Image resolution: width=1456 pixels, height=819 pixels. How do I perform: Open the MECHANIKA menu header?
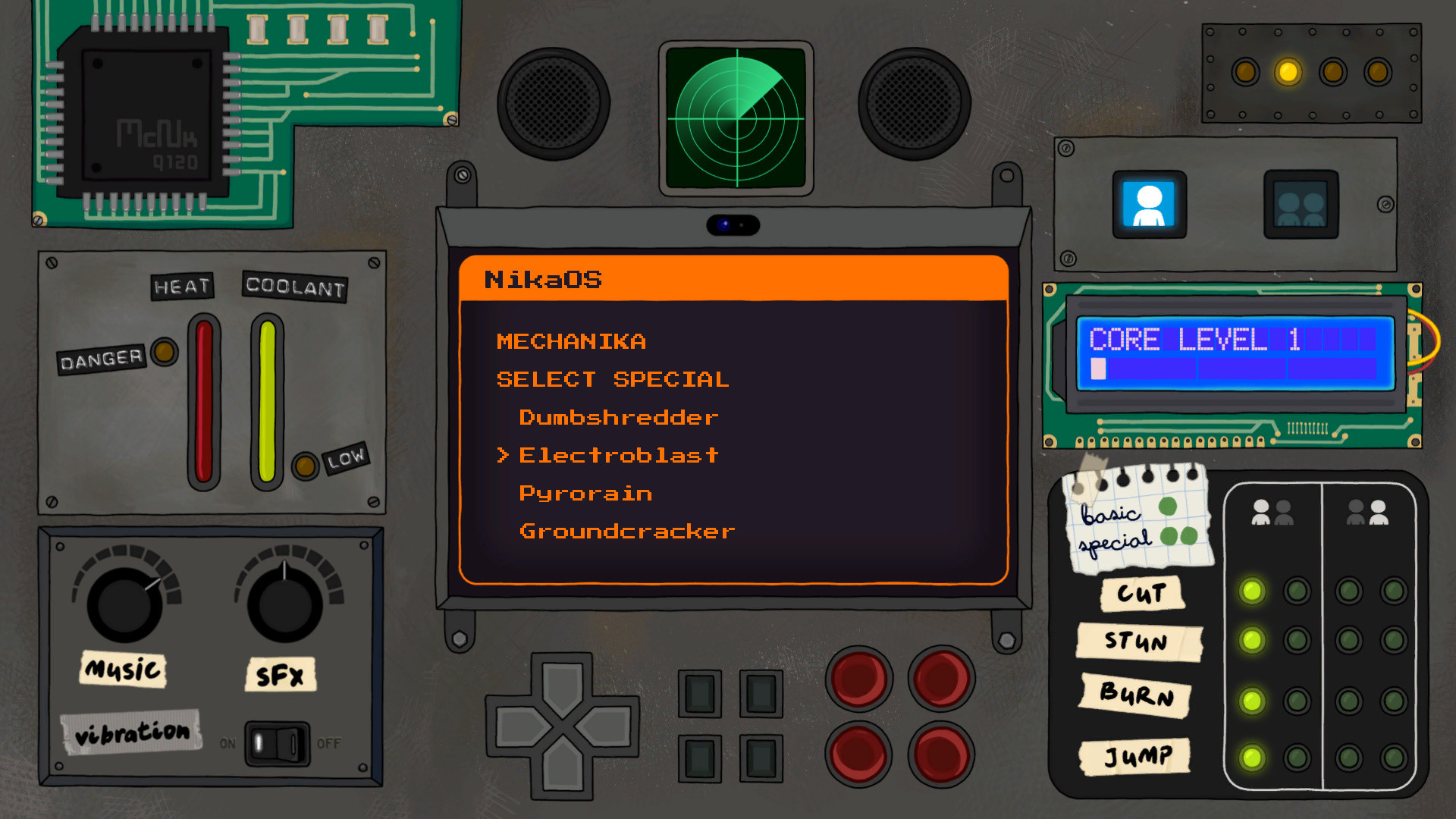pyautogui.click(x=571, y=340)
